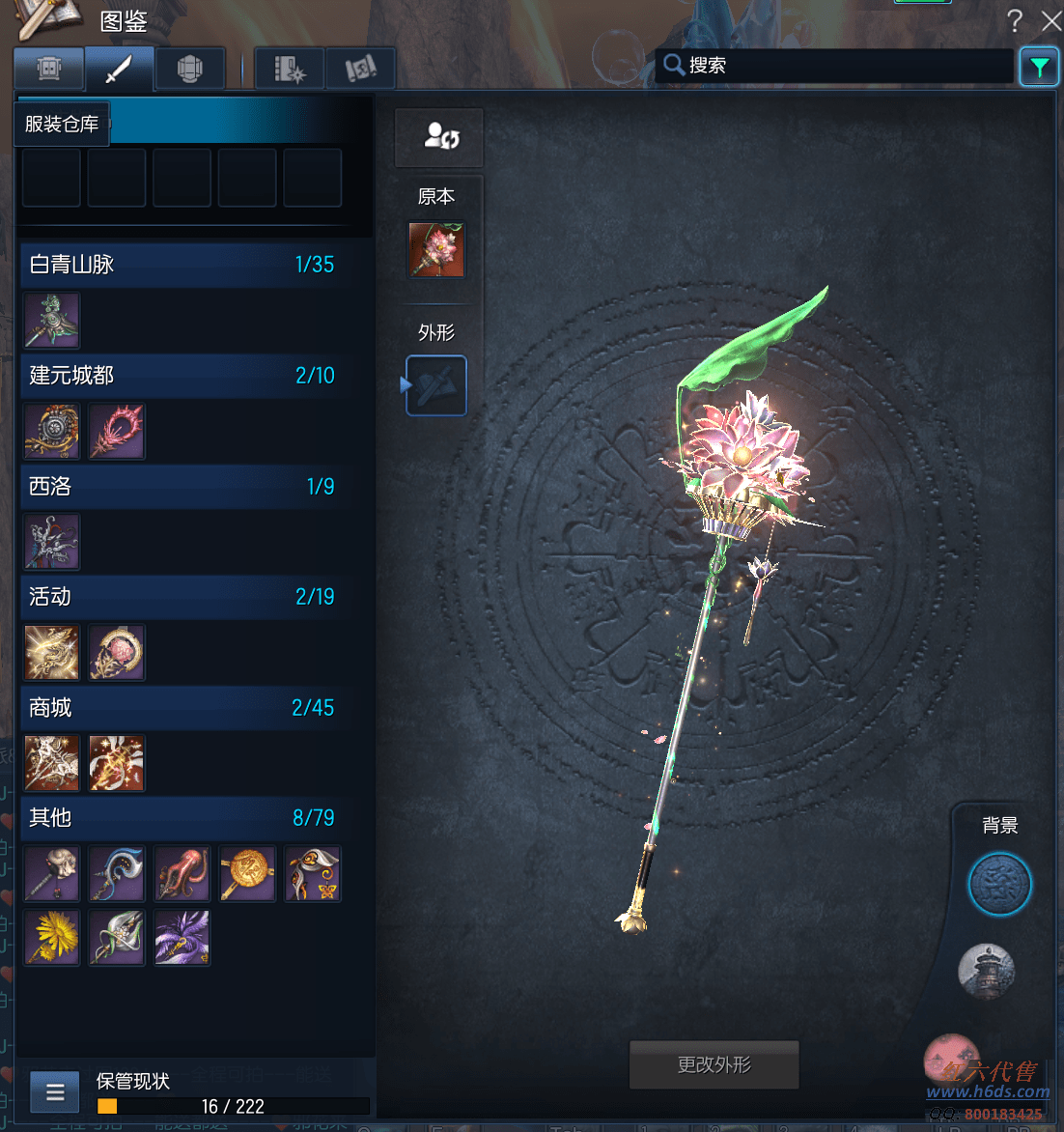Viewport: 1064px width, 1132px height.
Task: Pick the red feathered weapon in 建元城都
Action: pos(117,431)
